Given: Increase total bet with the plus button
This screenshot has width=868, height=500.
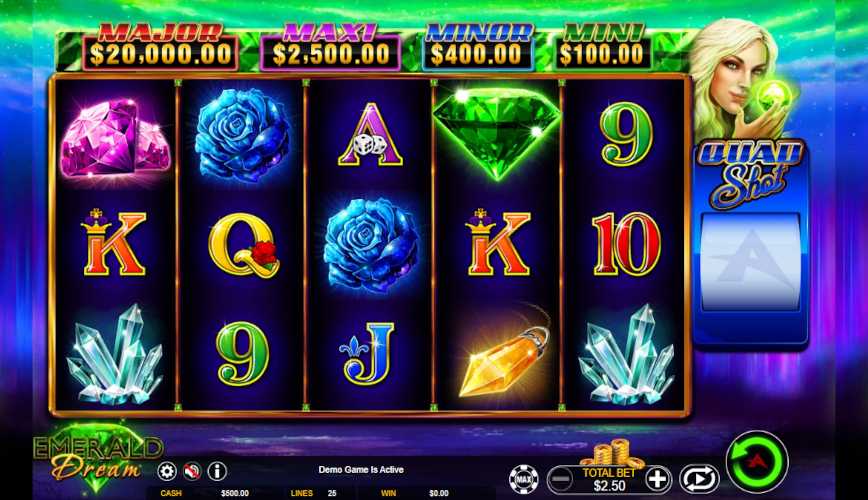Looking at the screenshot, I should (657, 478).
